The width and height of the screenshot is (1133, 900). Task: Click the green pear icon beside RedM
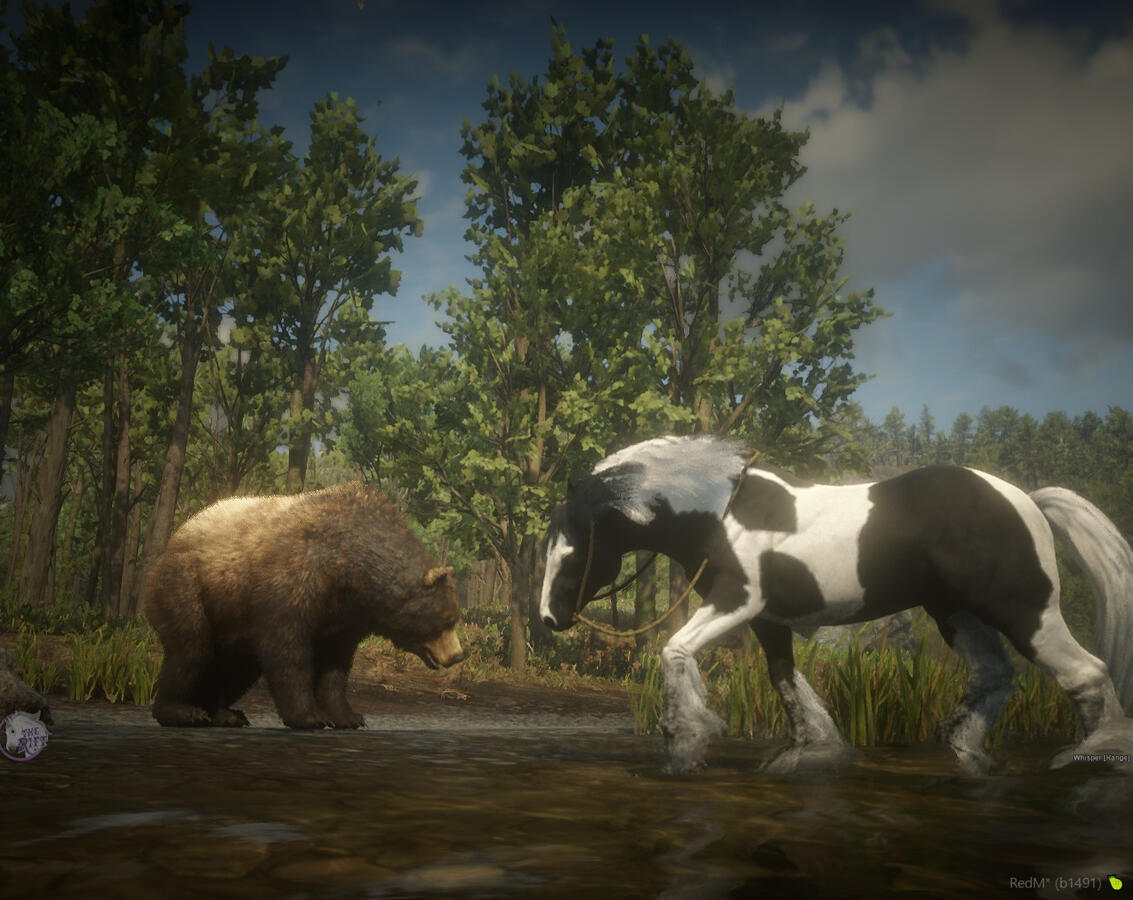click(x=1115, y=883)
